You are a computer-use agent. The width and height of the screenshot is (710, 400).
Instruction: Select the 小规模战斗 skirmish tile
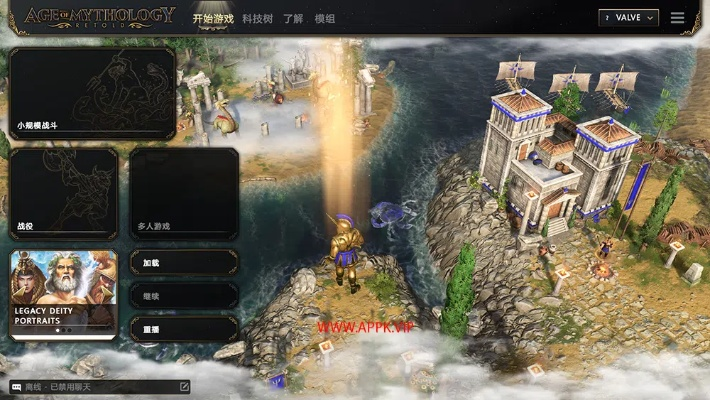(93, 93)
